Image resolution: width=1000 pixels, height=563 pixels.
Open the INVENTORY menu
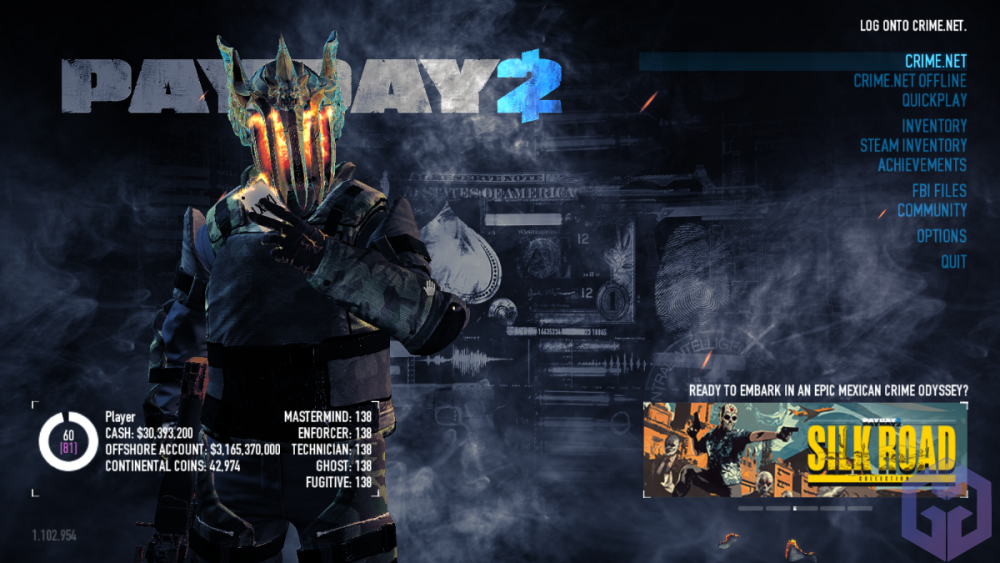(x=934, y=126)
